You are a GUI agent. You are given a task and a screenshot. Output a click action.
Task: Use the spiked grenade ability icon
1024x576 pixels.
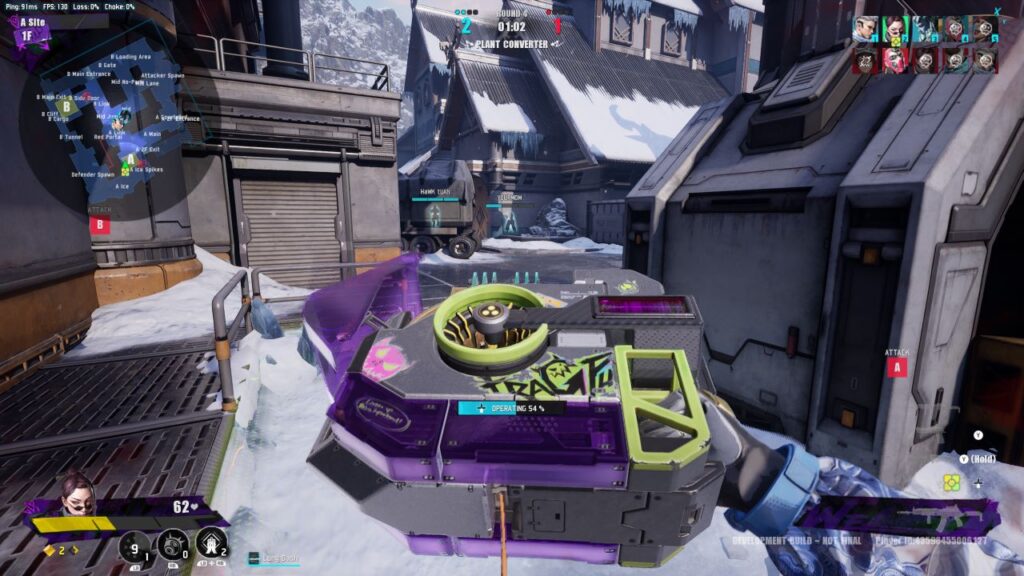pyautogui.click(x=173, y=546)
